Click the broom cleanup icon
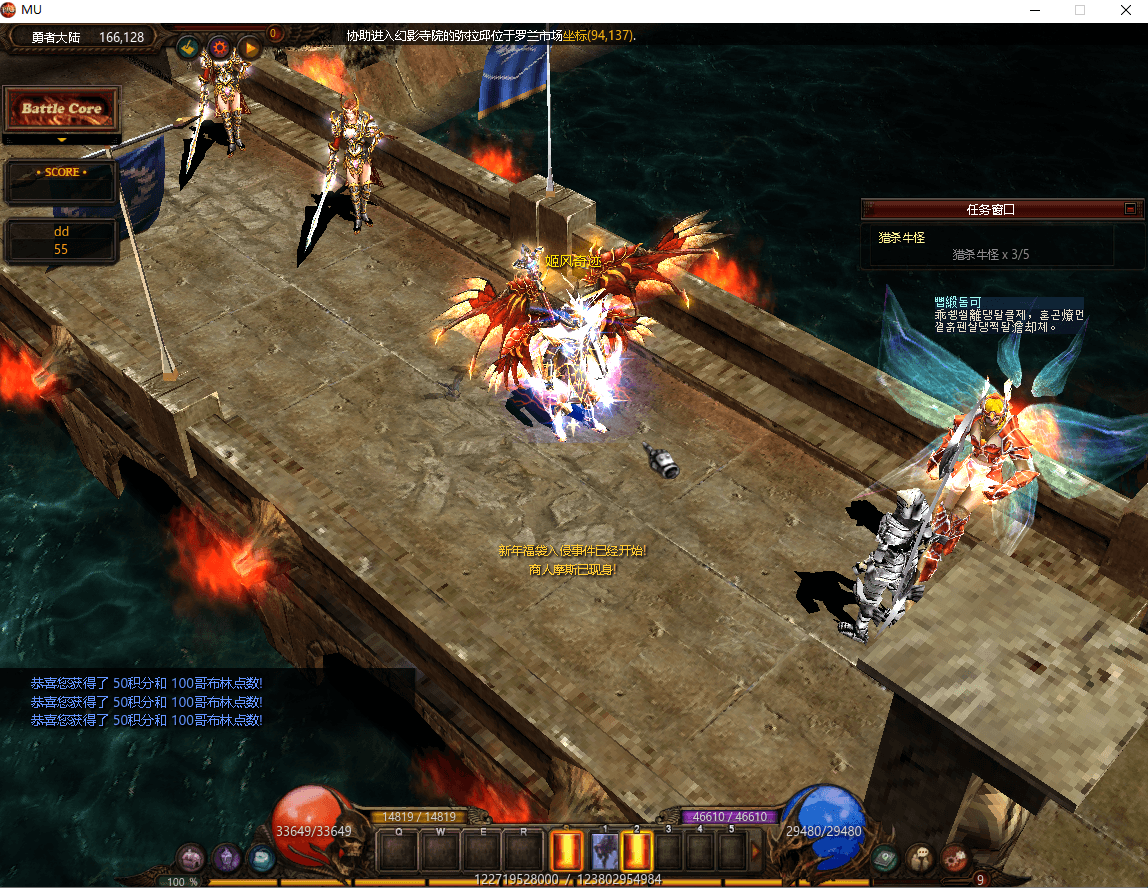The image size is (1148, 888). click(x=187, y=46)
